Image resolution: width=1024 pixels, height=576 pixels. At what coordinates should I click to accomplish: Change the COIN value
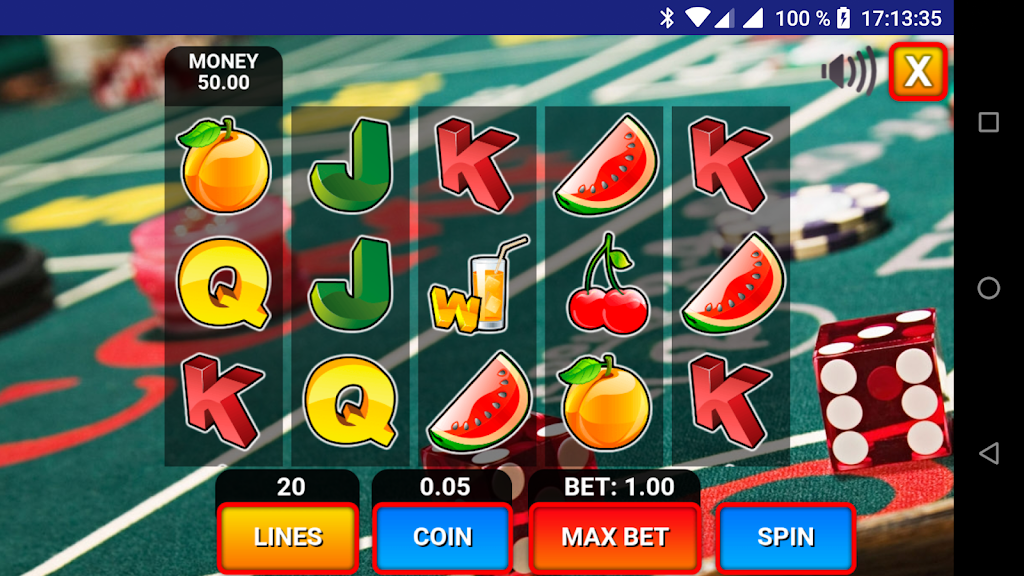[442, 537]
